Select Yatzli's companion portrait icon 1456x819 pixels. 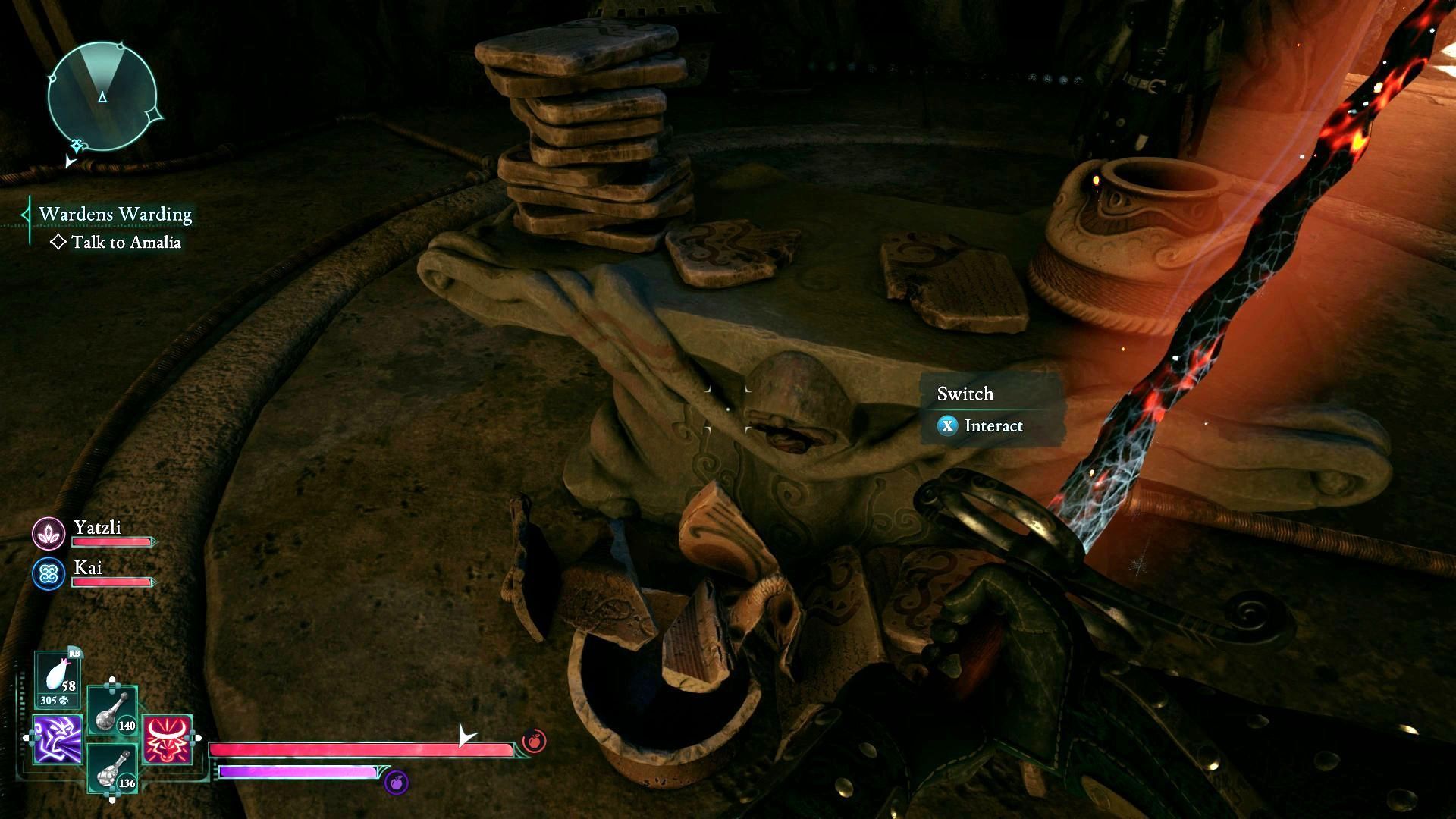pos(49,533)
